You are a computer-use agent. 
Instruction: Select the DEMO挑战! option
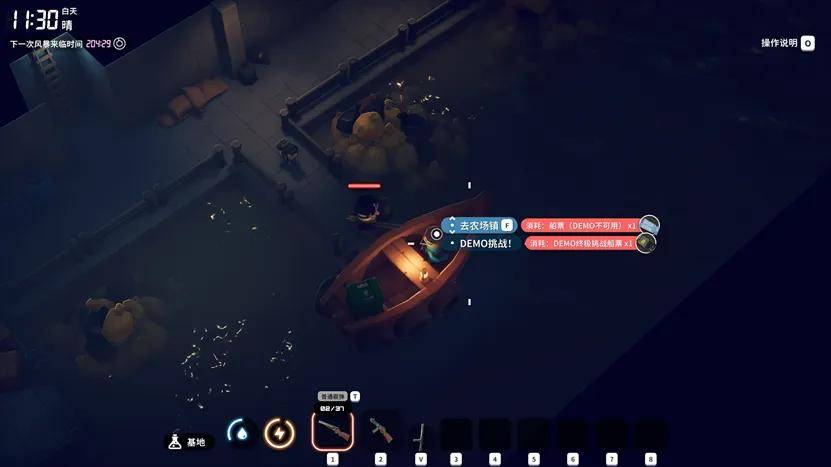pos(485,243)
